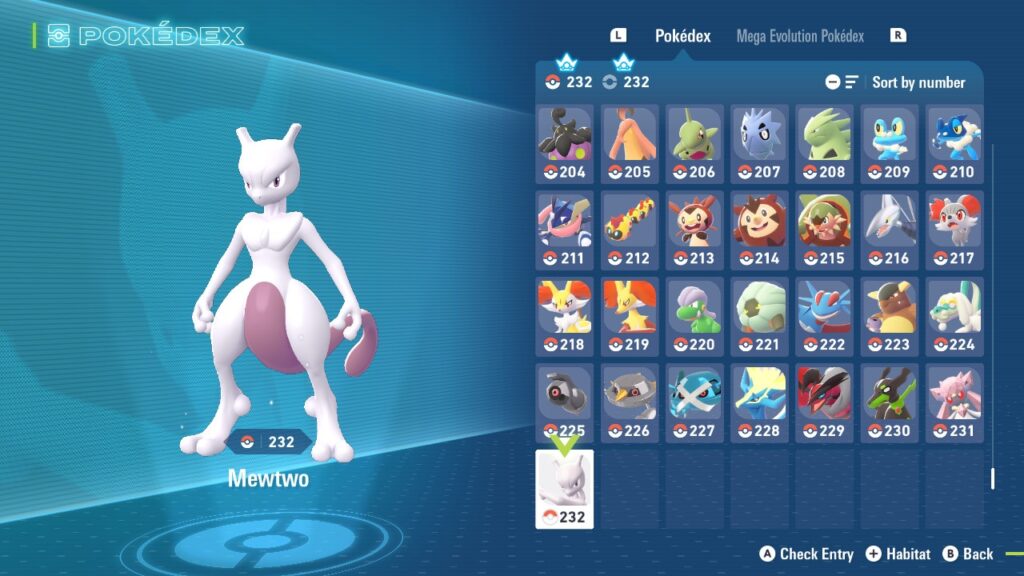Pick Greninja at entry 211

tap(565, 231)
